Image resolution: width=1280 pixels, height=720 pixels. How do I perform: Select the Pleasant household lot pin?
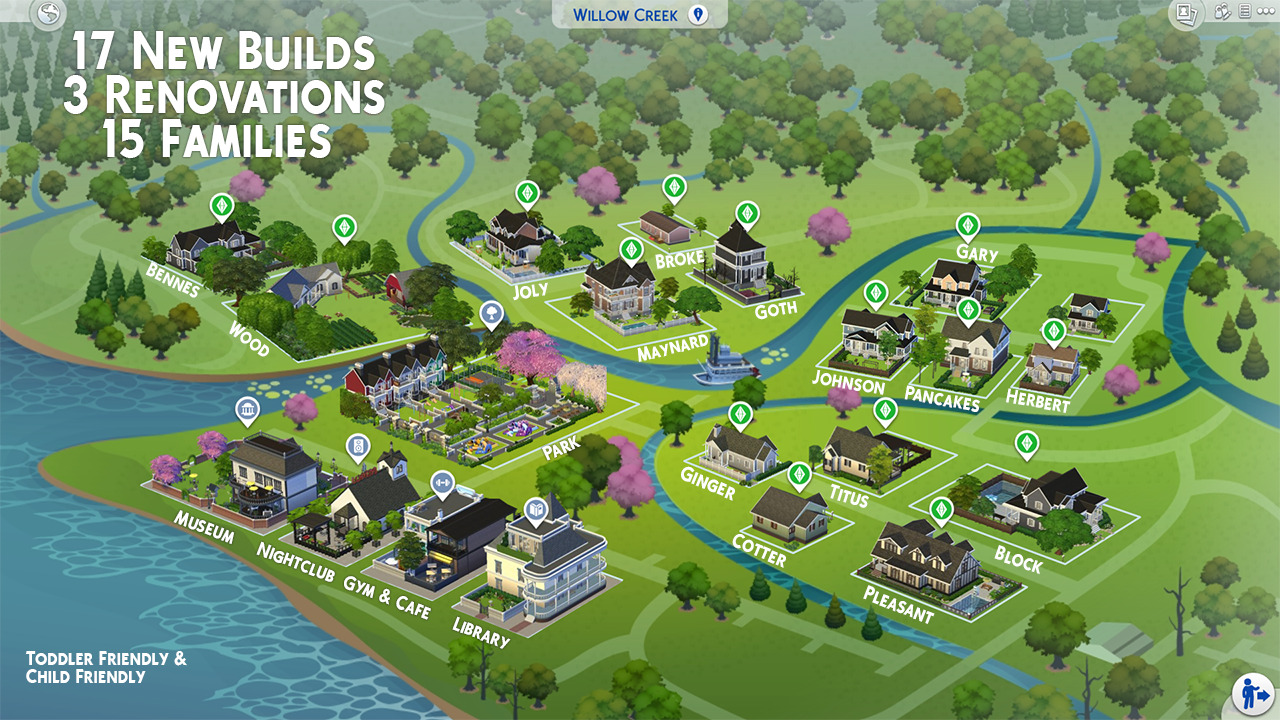(x=940, y=510)
